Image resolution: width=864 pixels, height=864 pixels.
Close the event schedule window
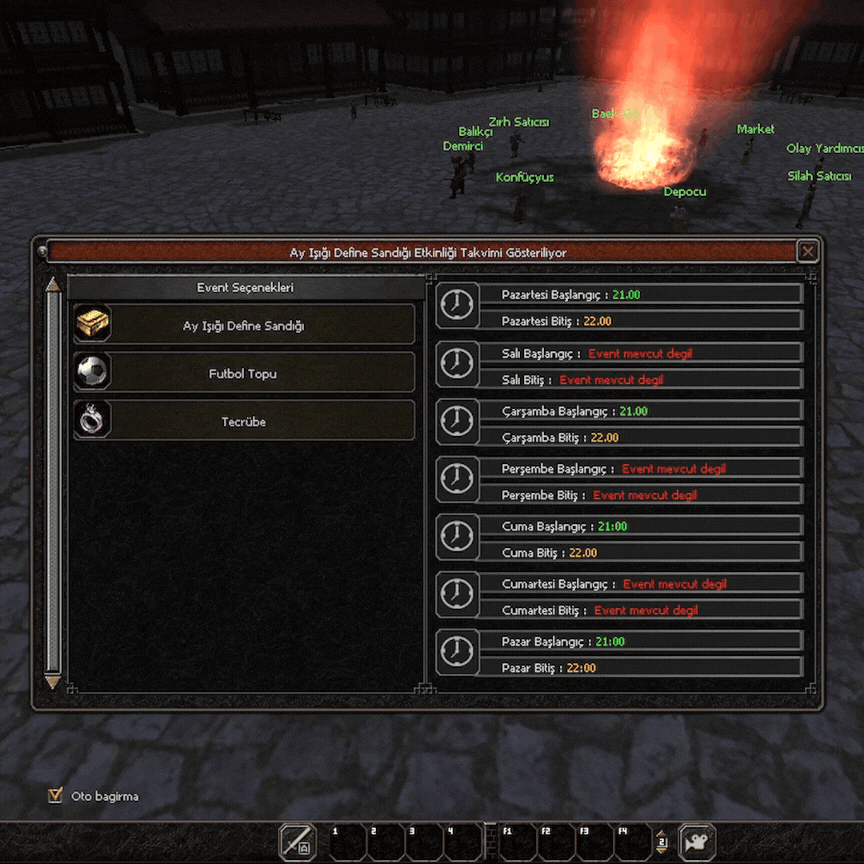pyautogui.click(x=808, y=252)
